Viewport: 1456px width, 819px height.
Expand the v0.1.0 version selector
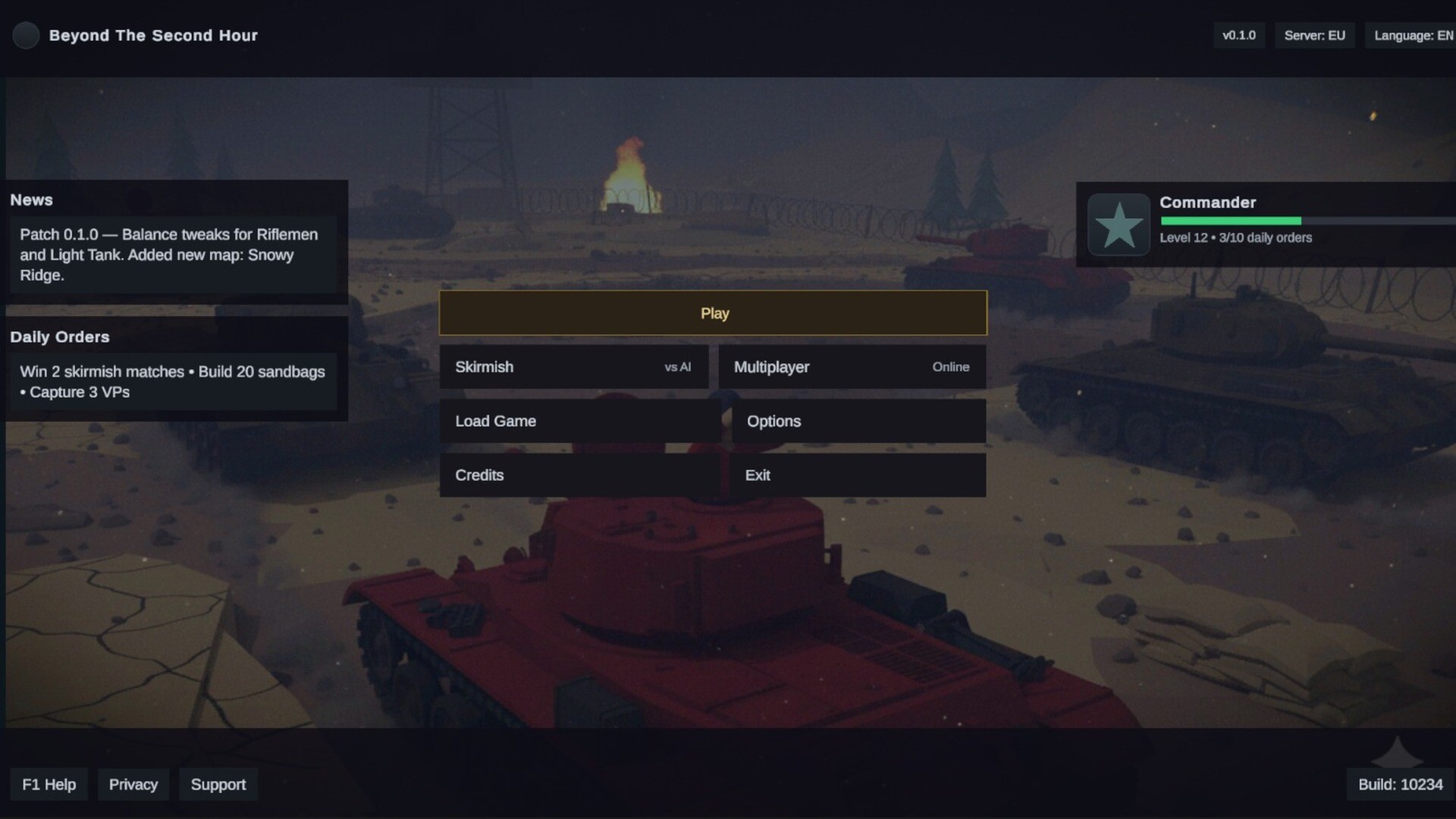[x=1240, y=35]
